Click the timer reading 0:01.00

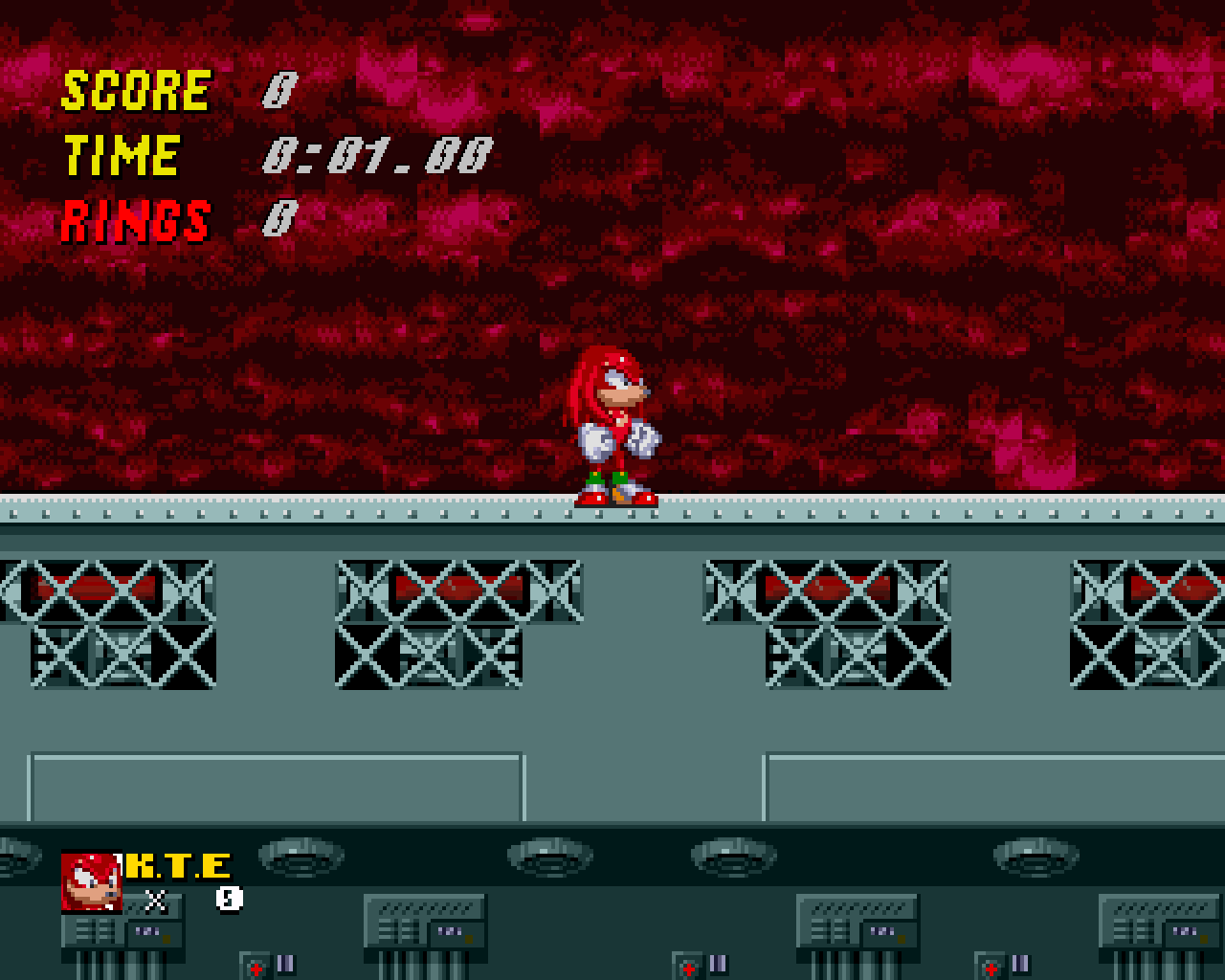pos(378,153)
